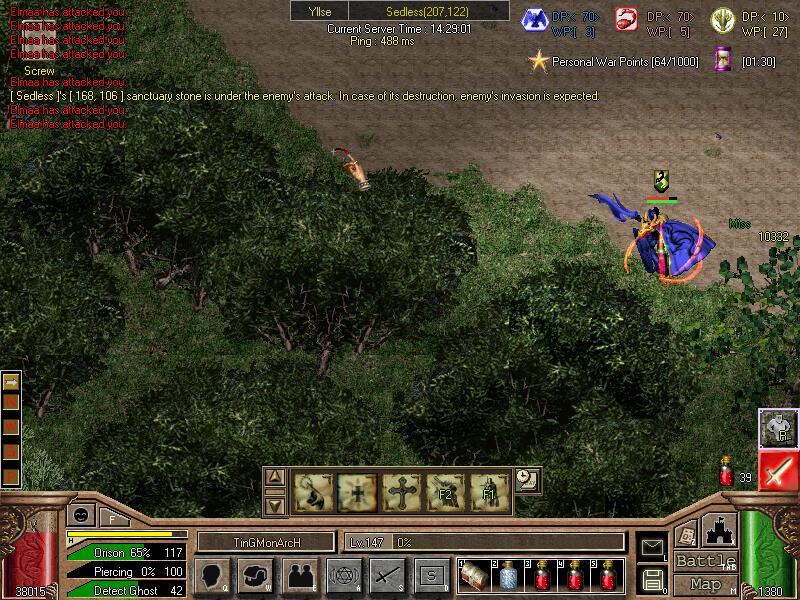Page the skill hotbar up
Screen dimensions: 800x600
[276, 477]
